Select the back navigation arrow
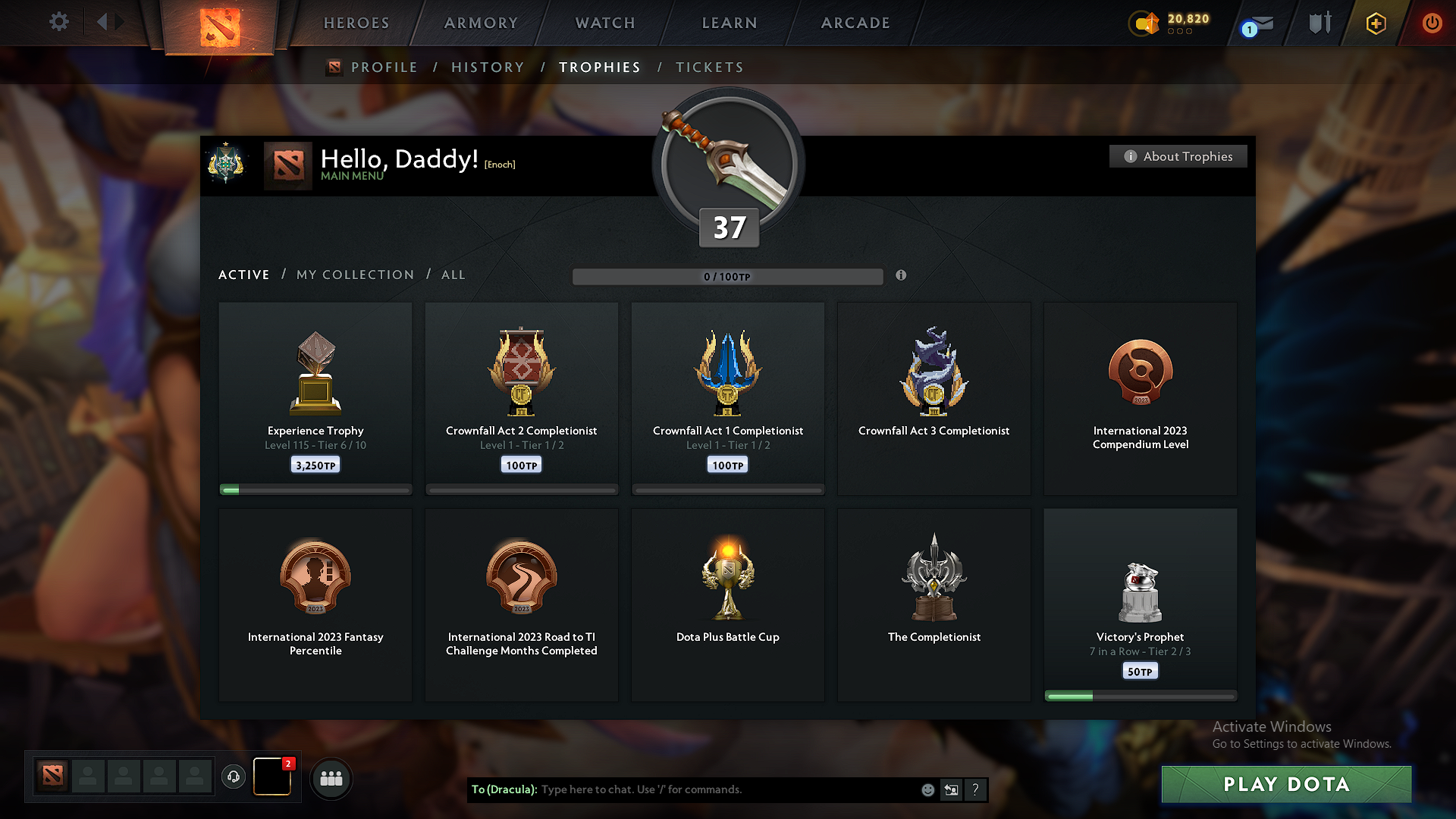 point(105,22)
